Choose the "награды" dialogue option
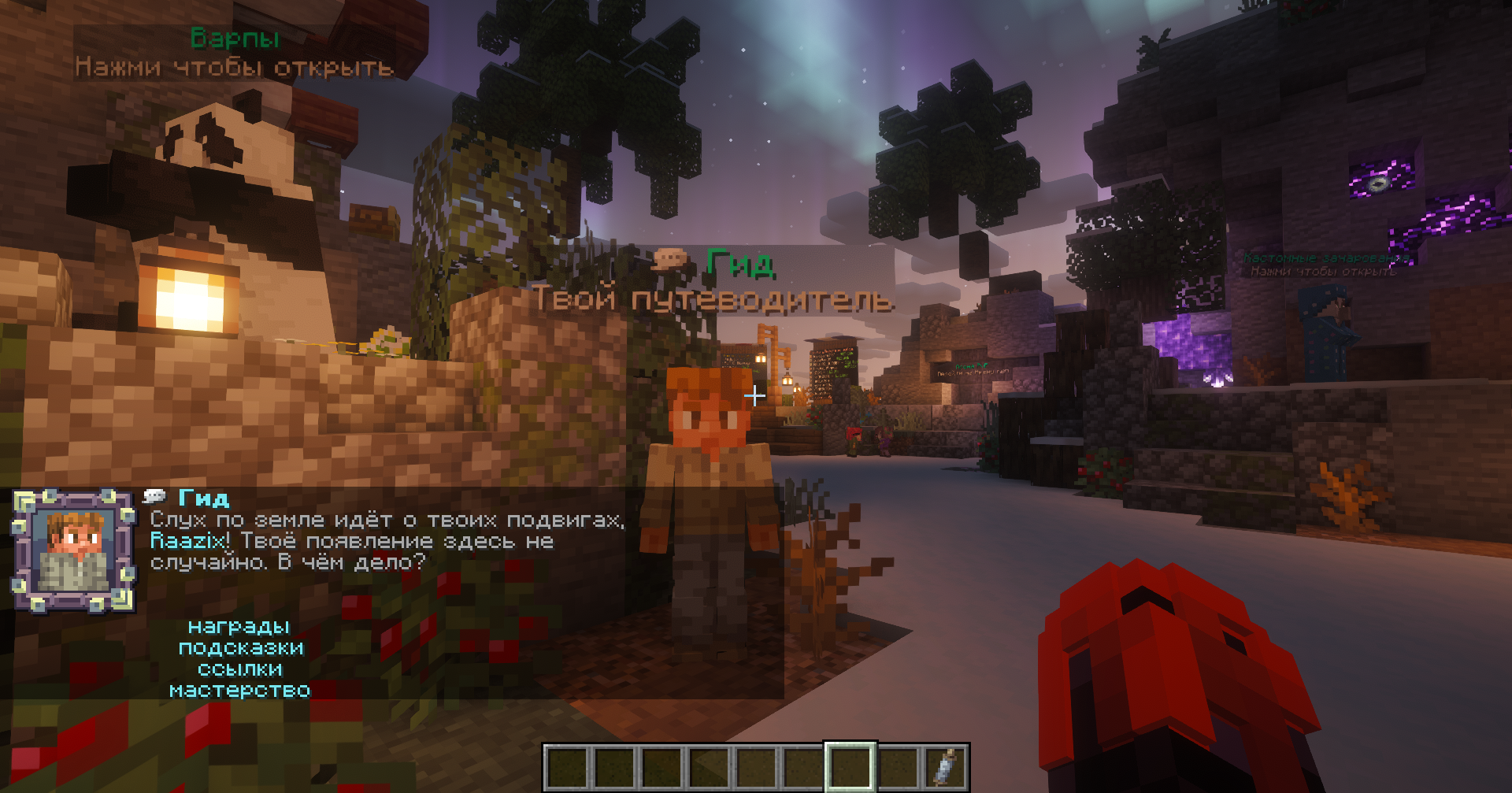Viewport: 1512px width, 793px height. 239,627
